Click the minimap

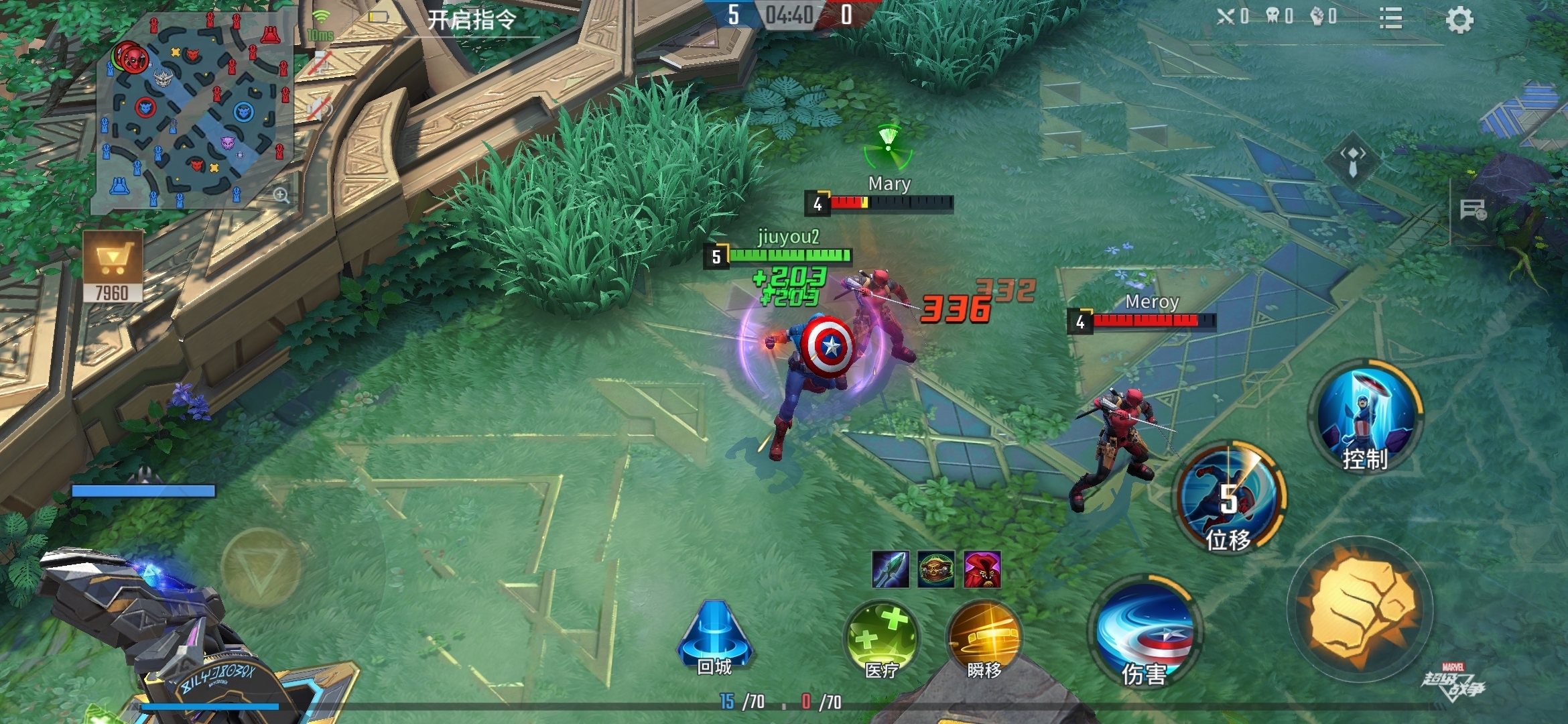click(194, 111)
